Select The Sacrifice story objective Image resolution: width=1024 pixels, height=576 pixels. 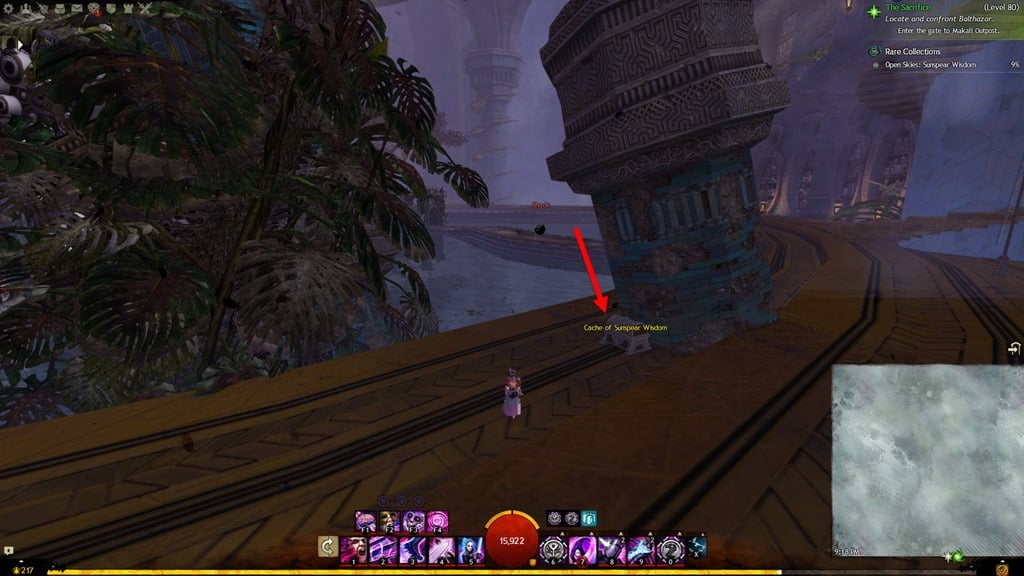coord(908,8)
